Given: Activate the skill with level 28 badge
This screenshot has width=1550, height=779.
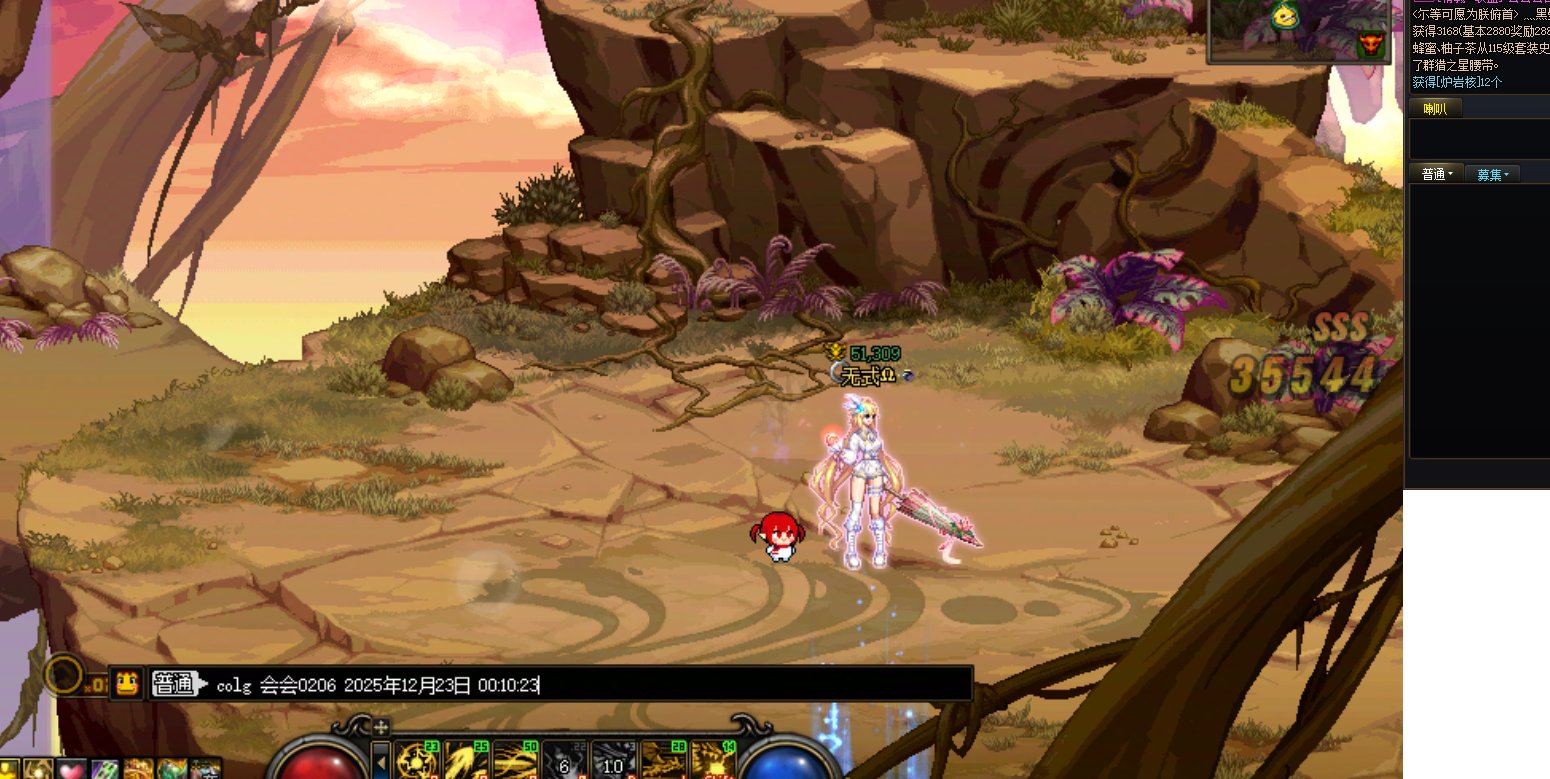Looking at the screenshot, I should (662, 762).
